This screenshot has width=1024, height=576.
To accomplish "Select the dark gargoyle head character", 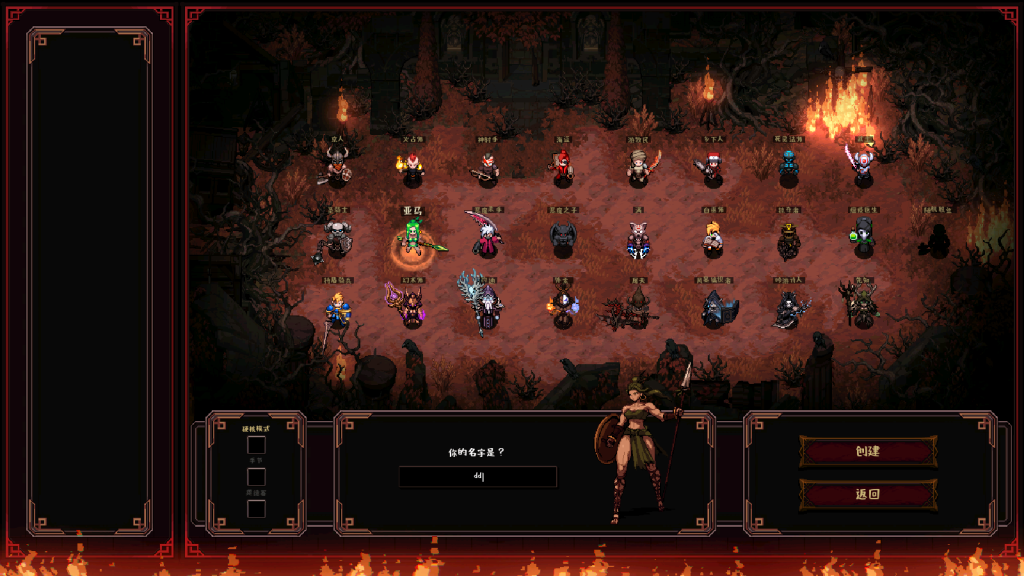I will (563, 237).
